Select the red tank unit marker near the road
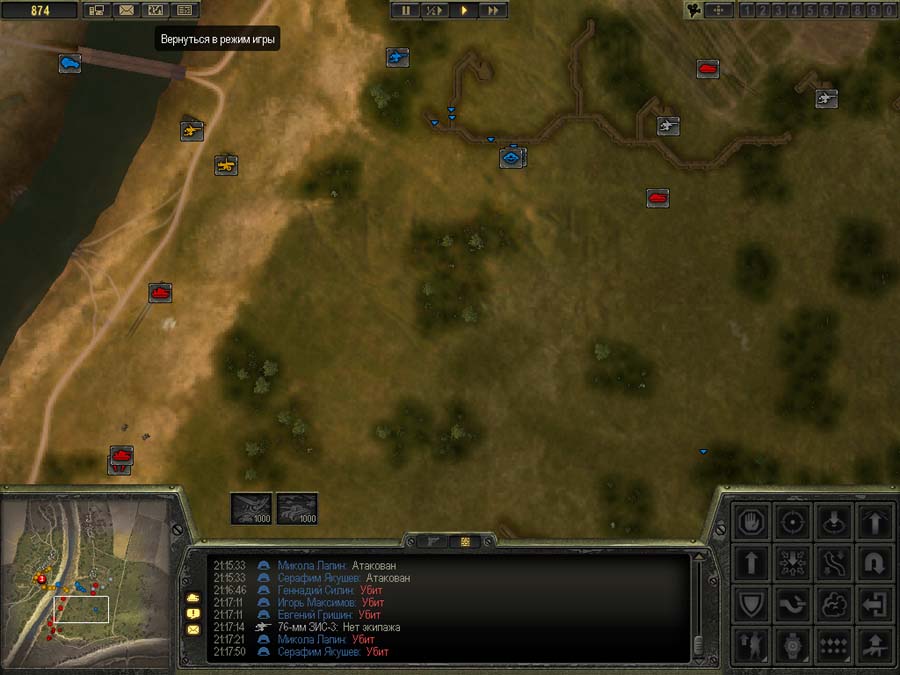This screenshot has height=675, width=900. (160, 292)
